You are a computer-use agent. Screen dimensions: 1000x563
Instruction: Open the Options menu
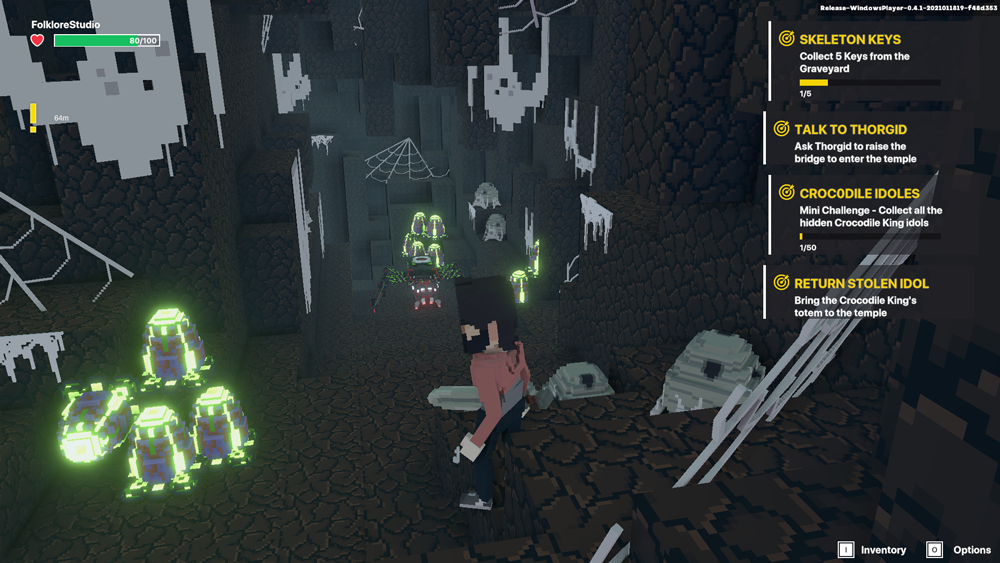(959, 550)
